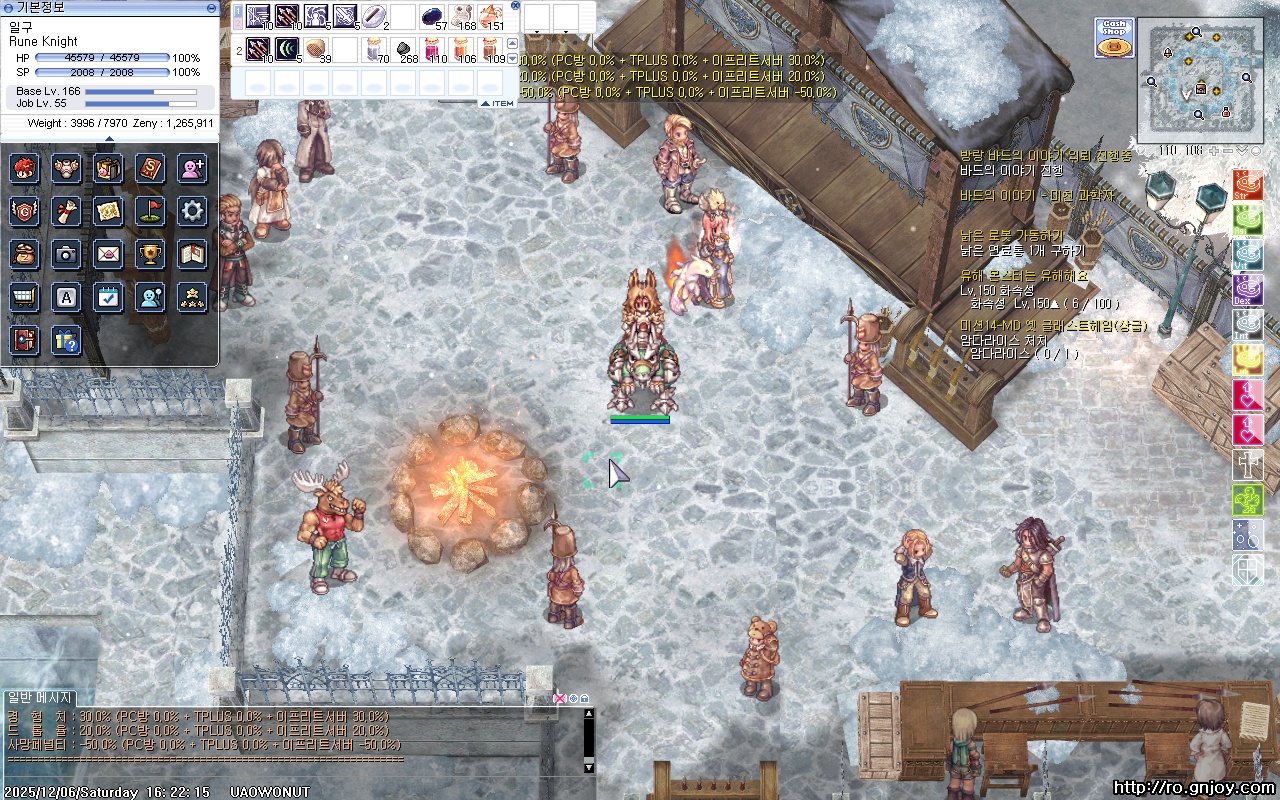Take a screenshot with the camera icon
The image size is (1280, 800).
click(66, 254)
